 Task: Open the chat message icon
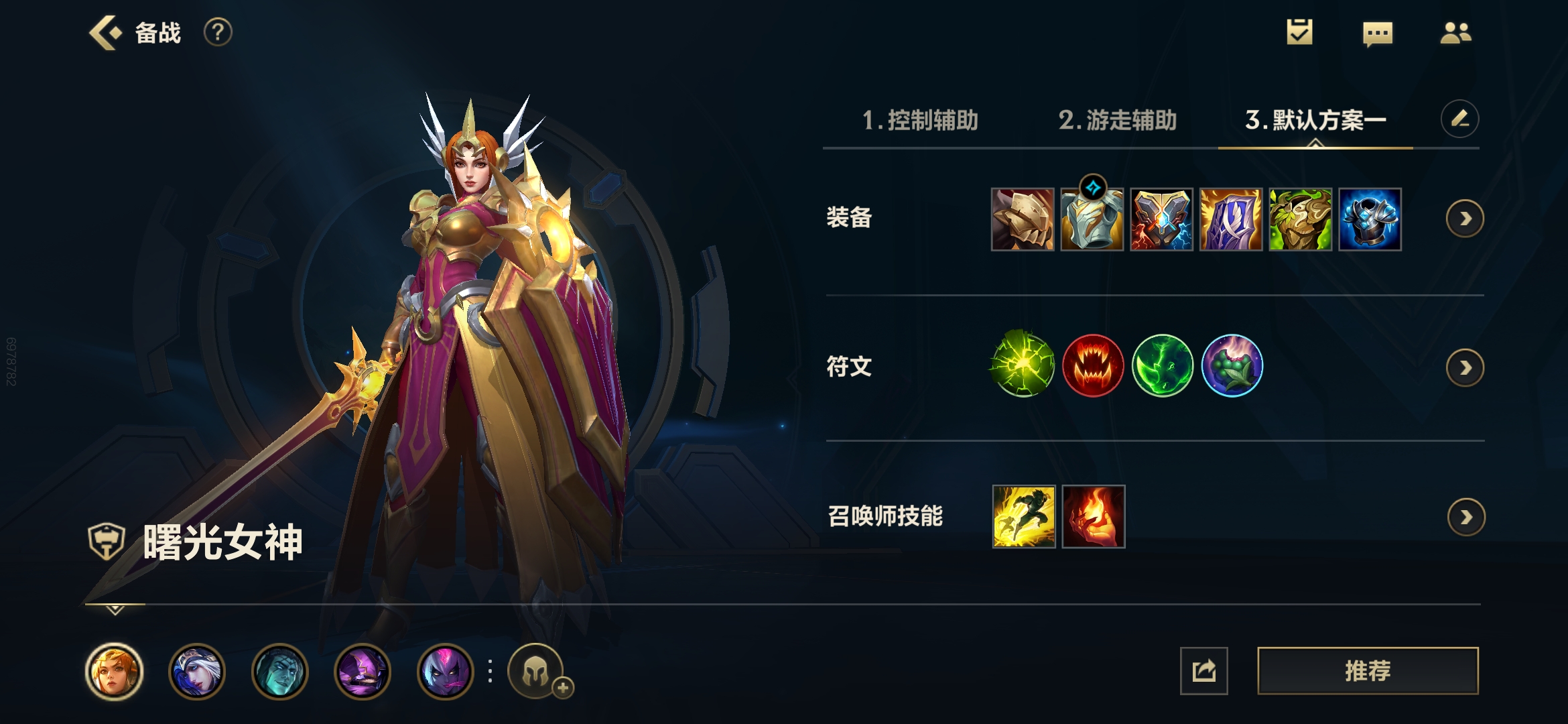(1378, 31)
